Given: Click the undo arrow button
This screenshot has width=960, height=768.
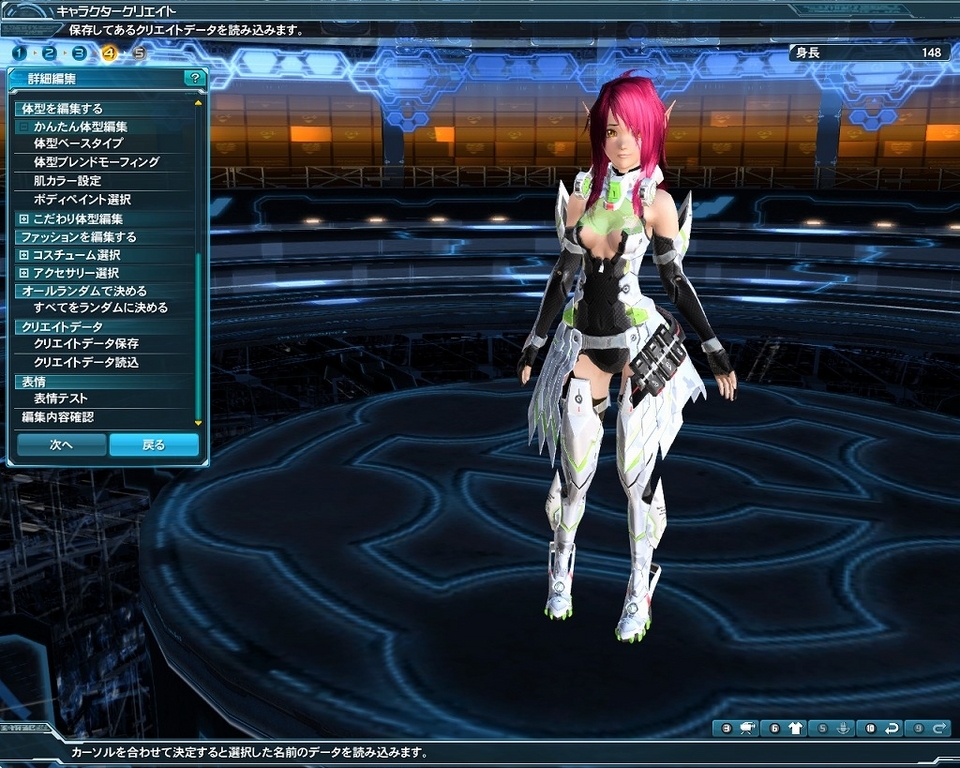Looking at the screenshot, I should point(882,729).
